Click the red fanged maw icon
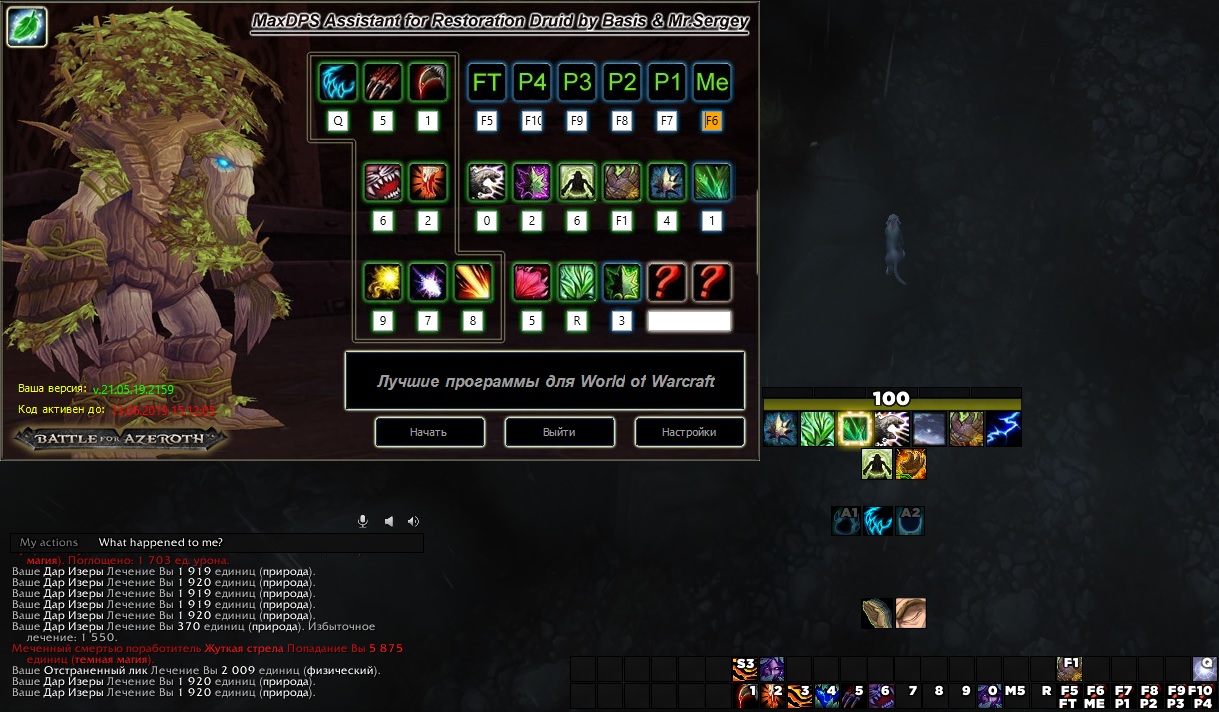 coord(383,182)
